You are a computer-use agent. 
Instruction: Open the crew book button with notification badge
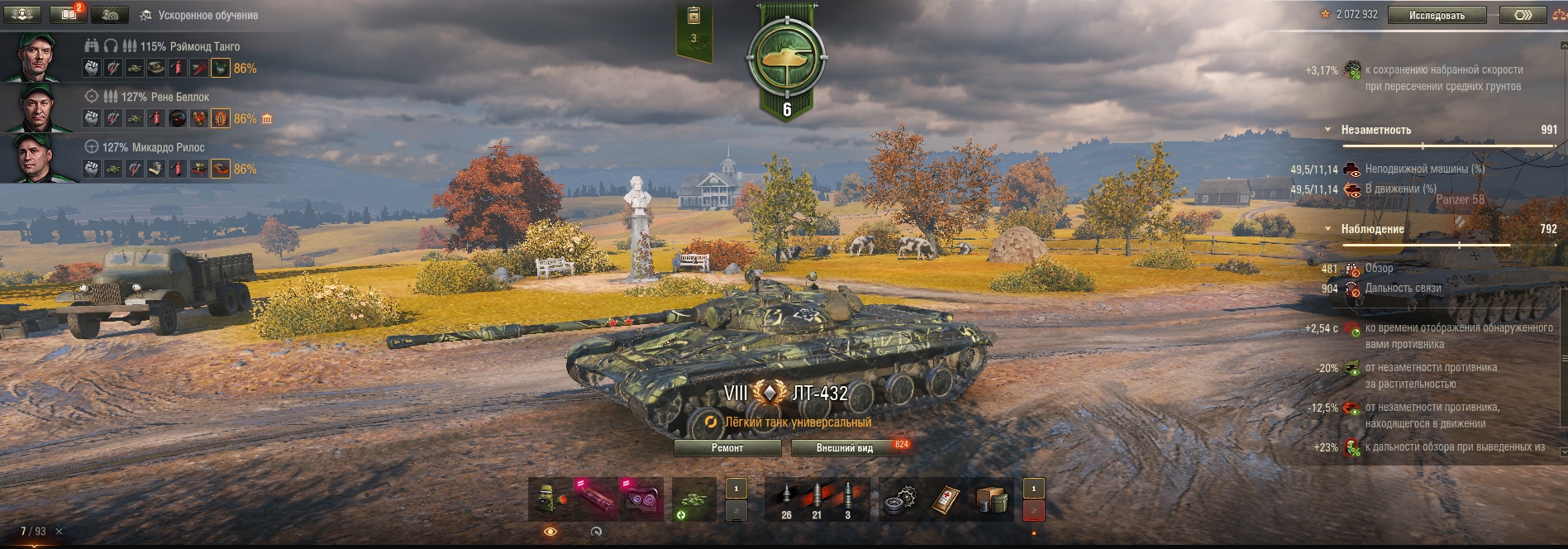tap(69, 15)
